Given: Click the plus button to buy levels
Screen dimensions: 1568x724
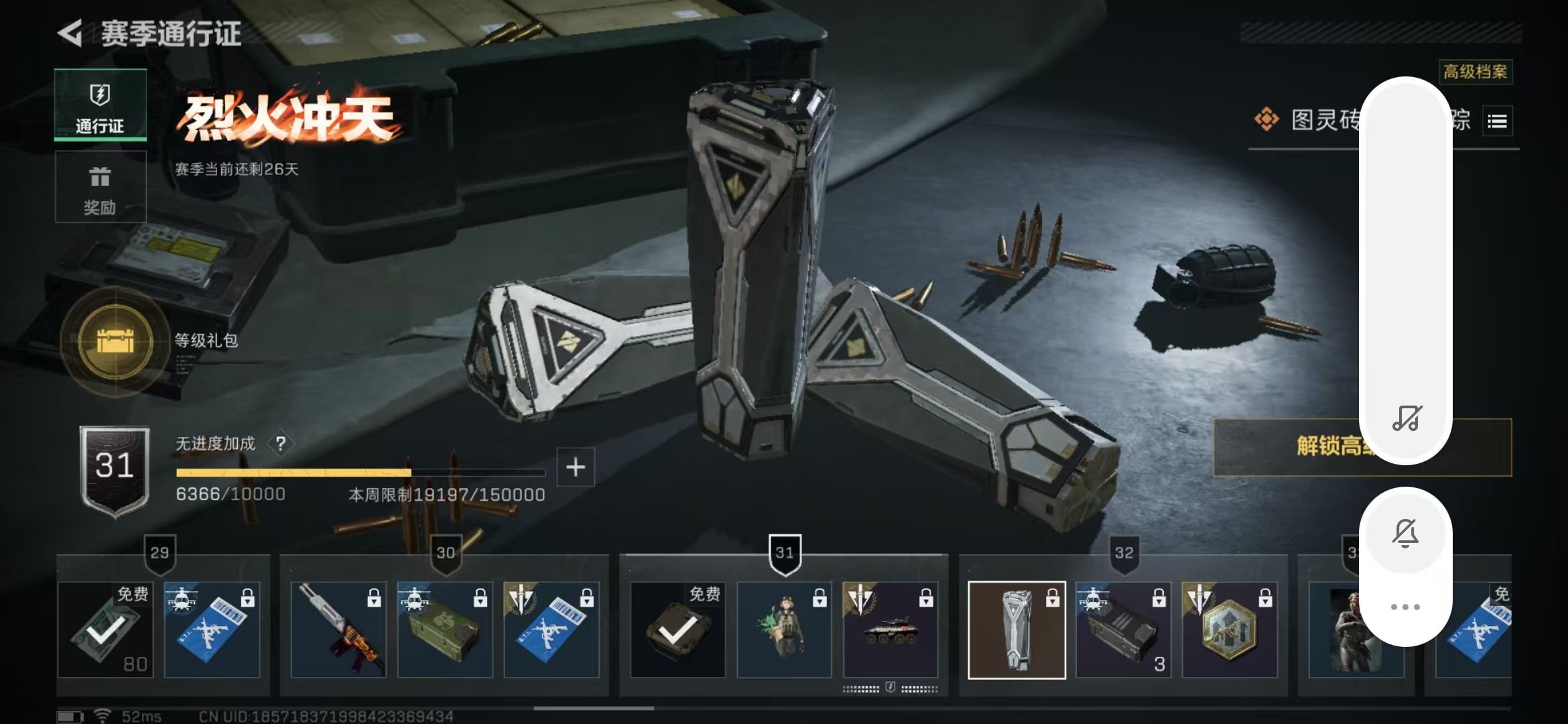Looking at the screenshot, I should (576, 467).
